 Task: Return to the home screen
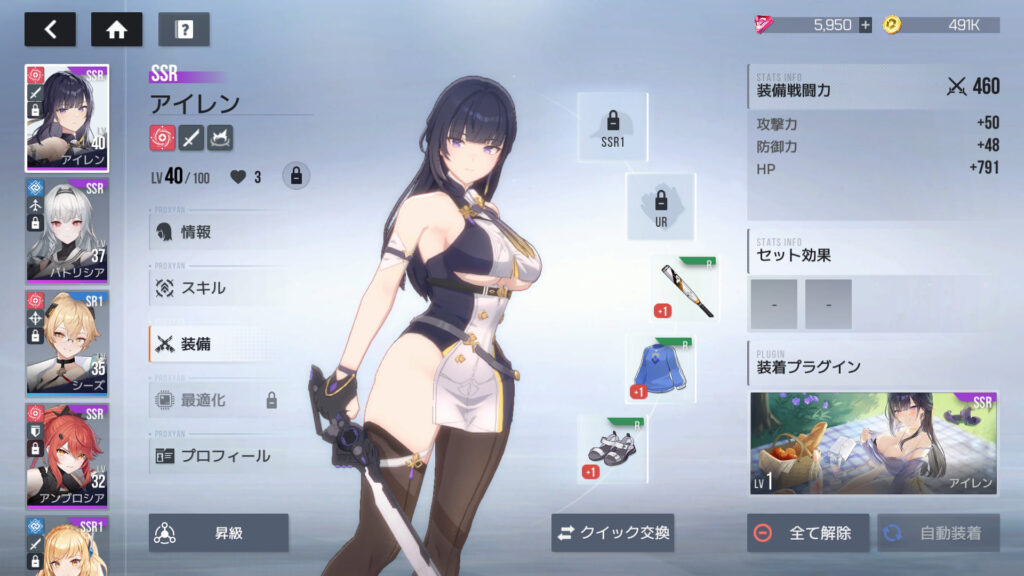tap(116, 29)
